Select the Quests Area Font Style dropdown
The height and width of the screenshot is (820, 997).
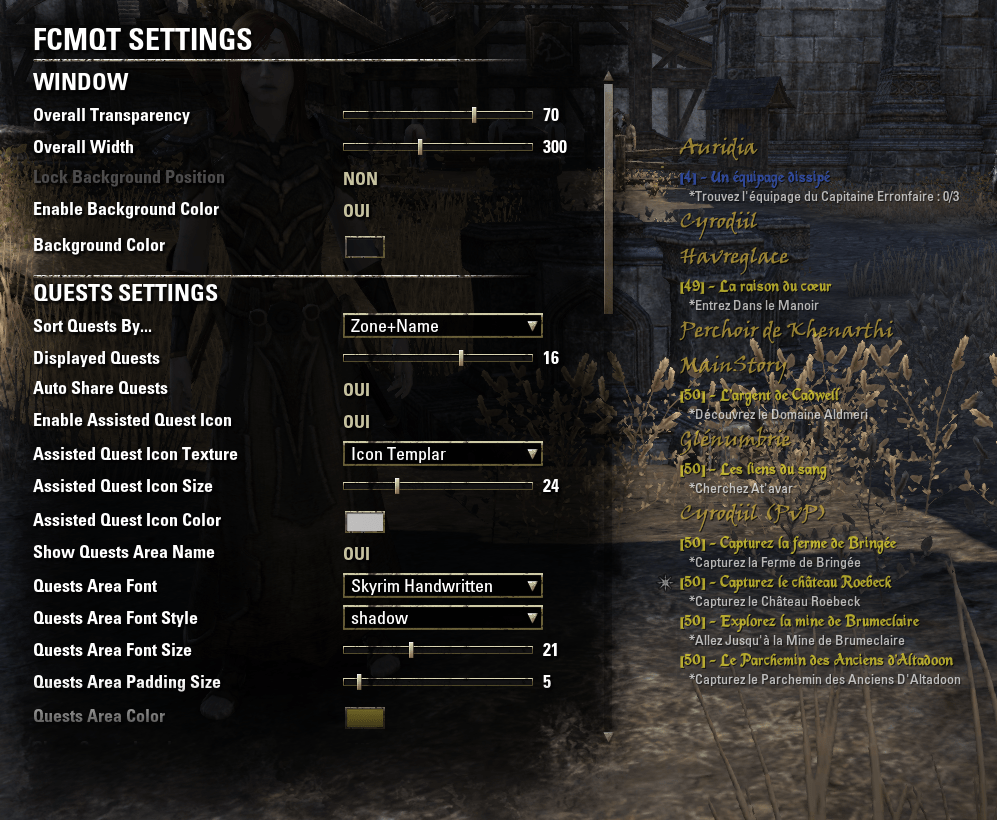[442, 618]
